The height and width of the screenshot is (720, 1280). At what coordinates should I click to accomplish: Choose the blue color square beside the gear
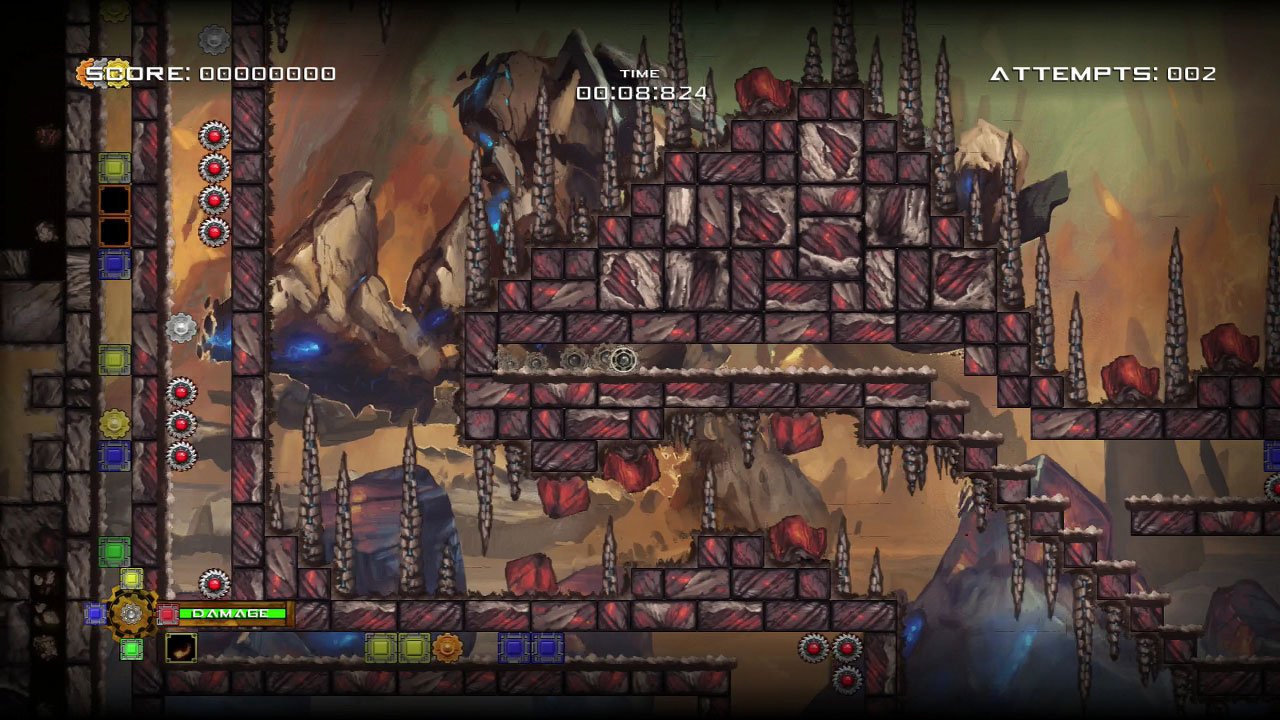tap(95, 613)
